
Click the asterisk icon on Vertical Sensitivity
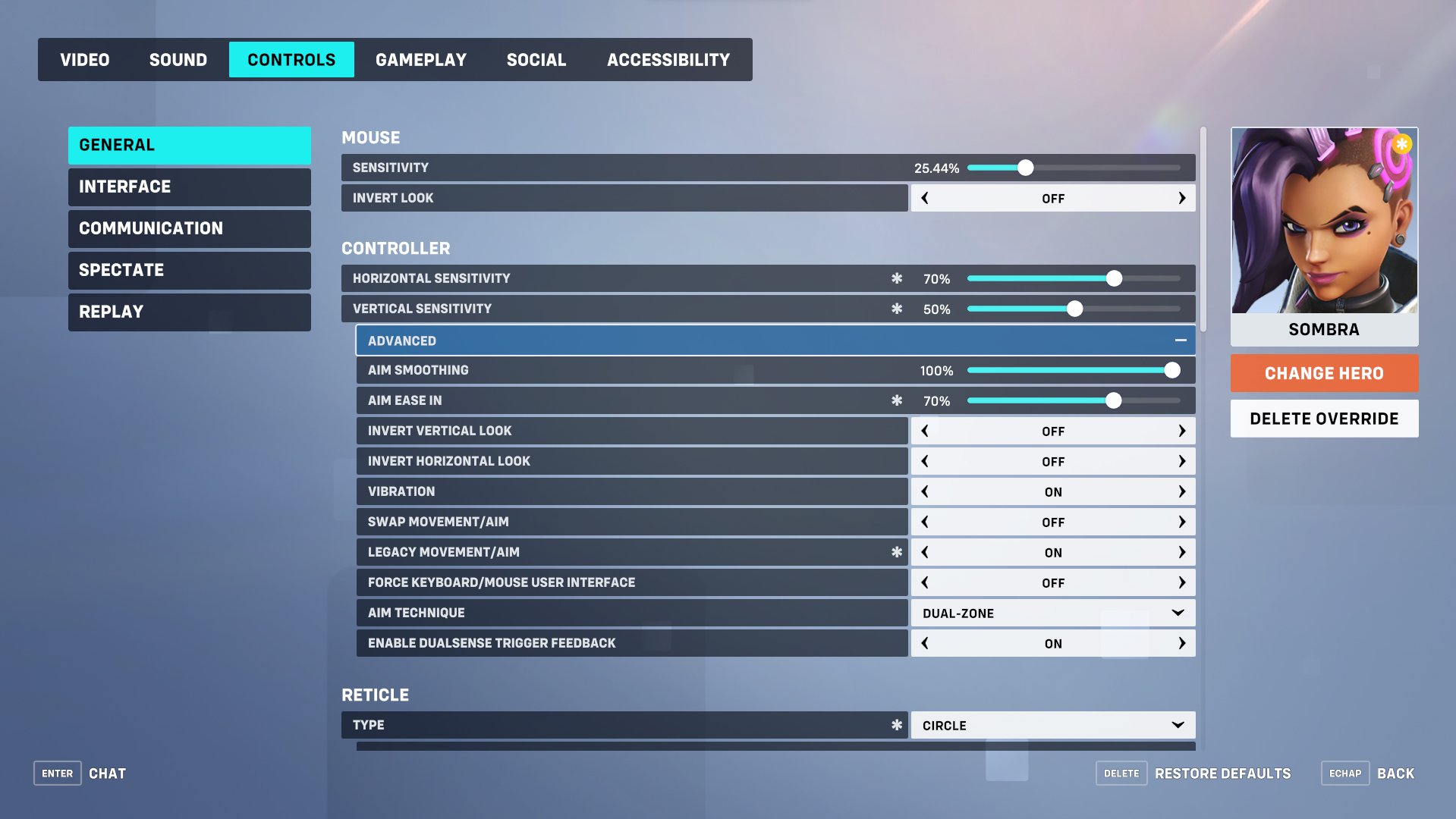897,309
